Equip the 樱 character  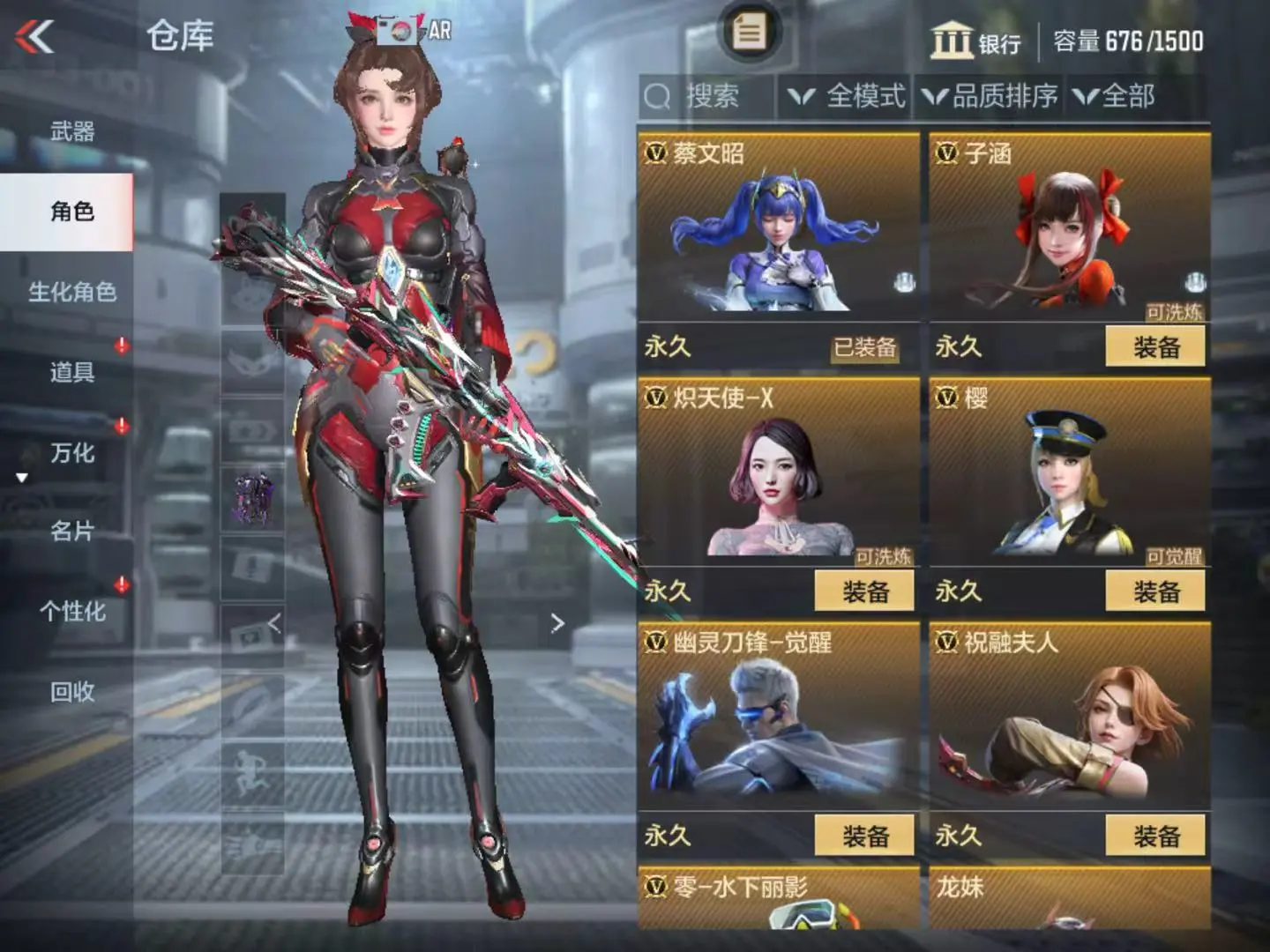(1155, 591)
